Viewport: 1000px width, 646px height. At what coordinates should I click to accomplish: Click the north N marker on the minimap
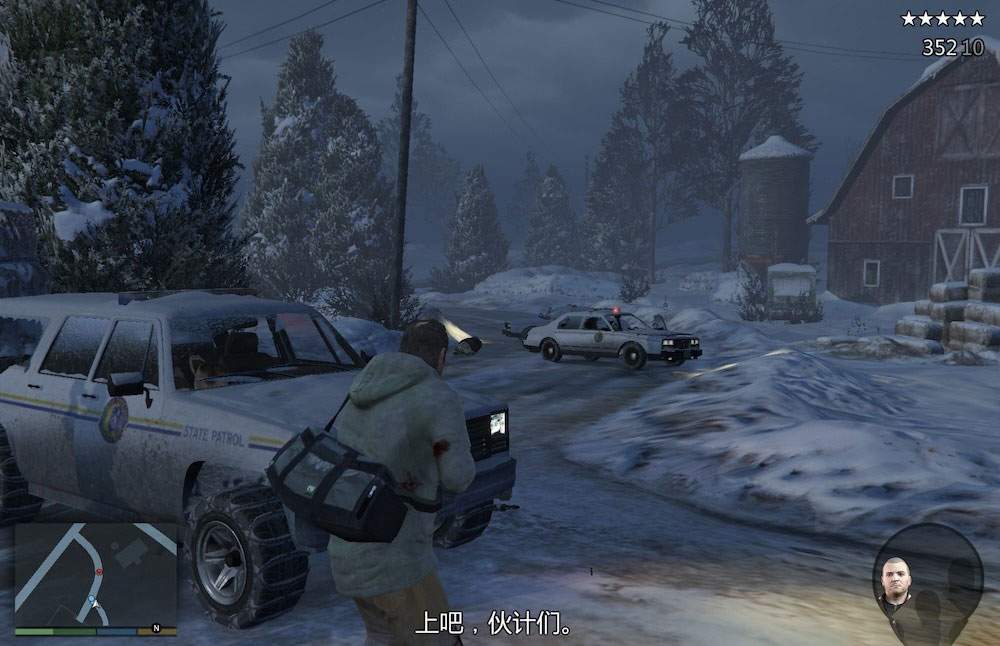point(155,628)
